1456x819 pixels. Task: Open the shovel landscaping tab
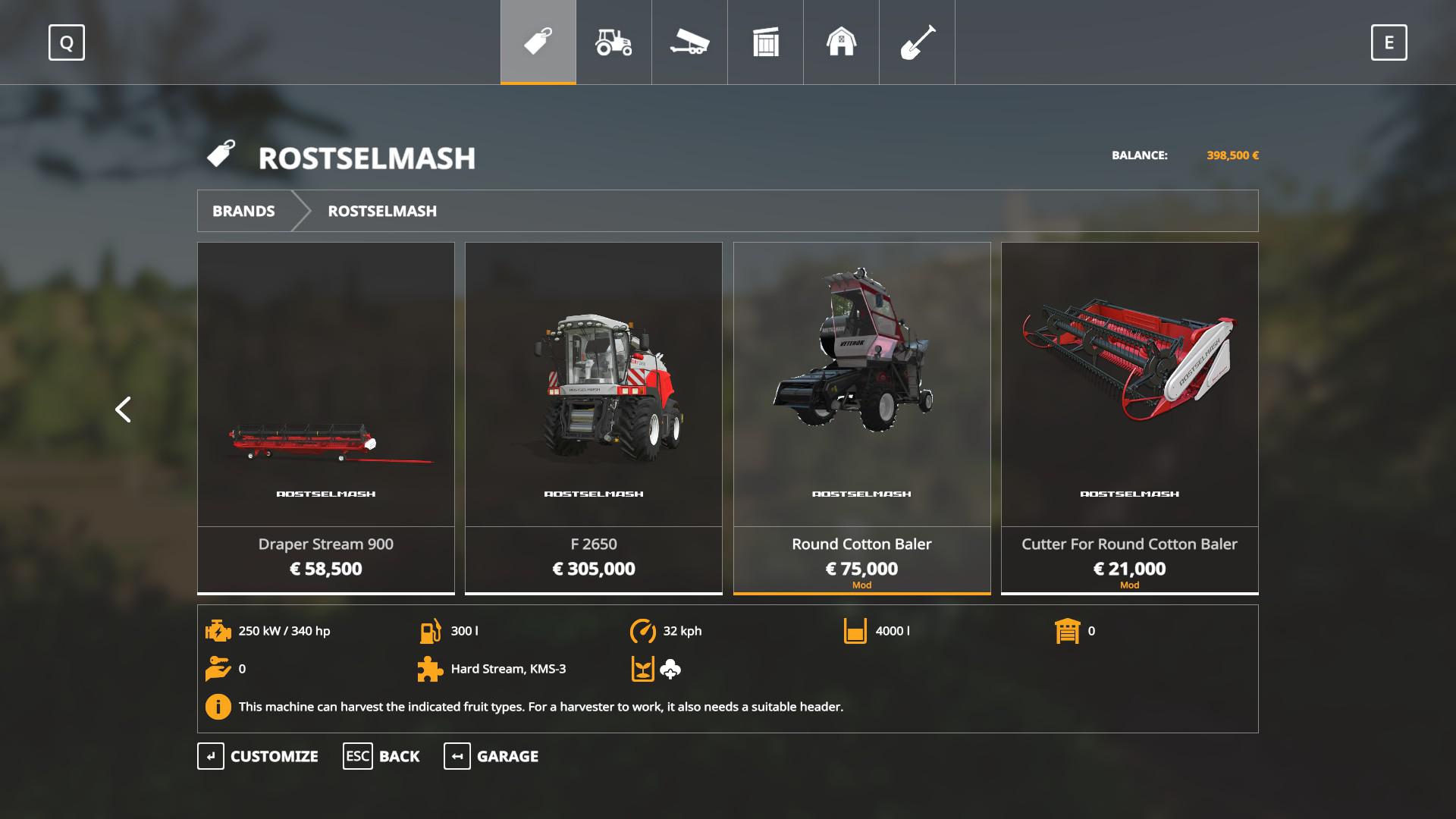(x=917, y=42)
